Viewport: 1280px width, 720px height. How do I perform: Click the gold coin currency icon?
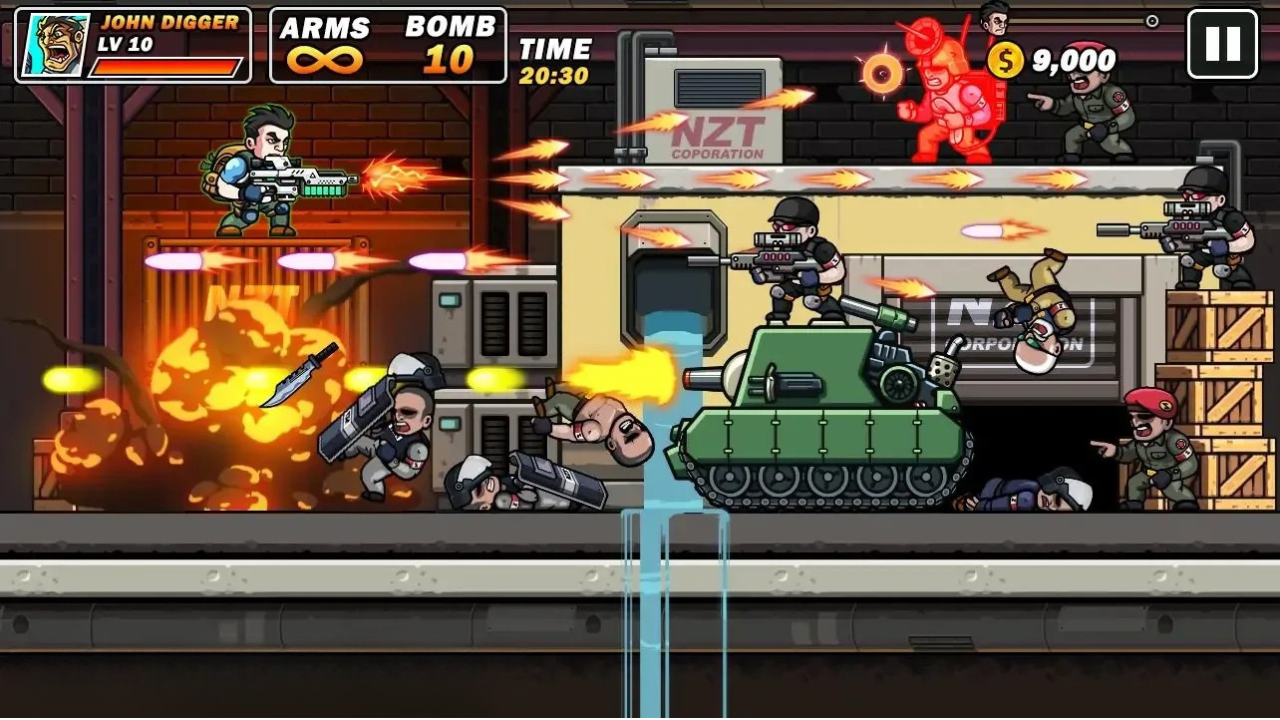[x=1007, y=60]
